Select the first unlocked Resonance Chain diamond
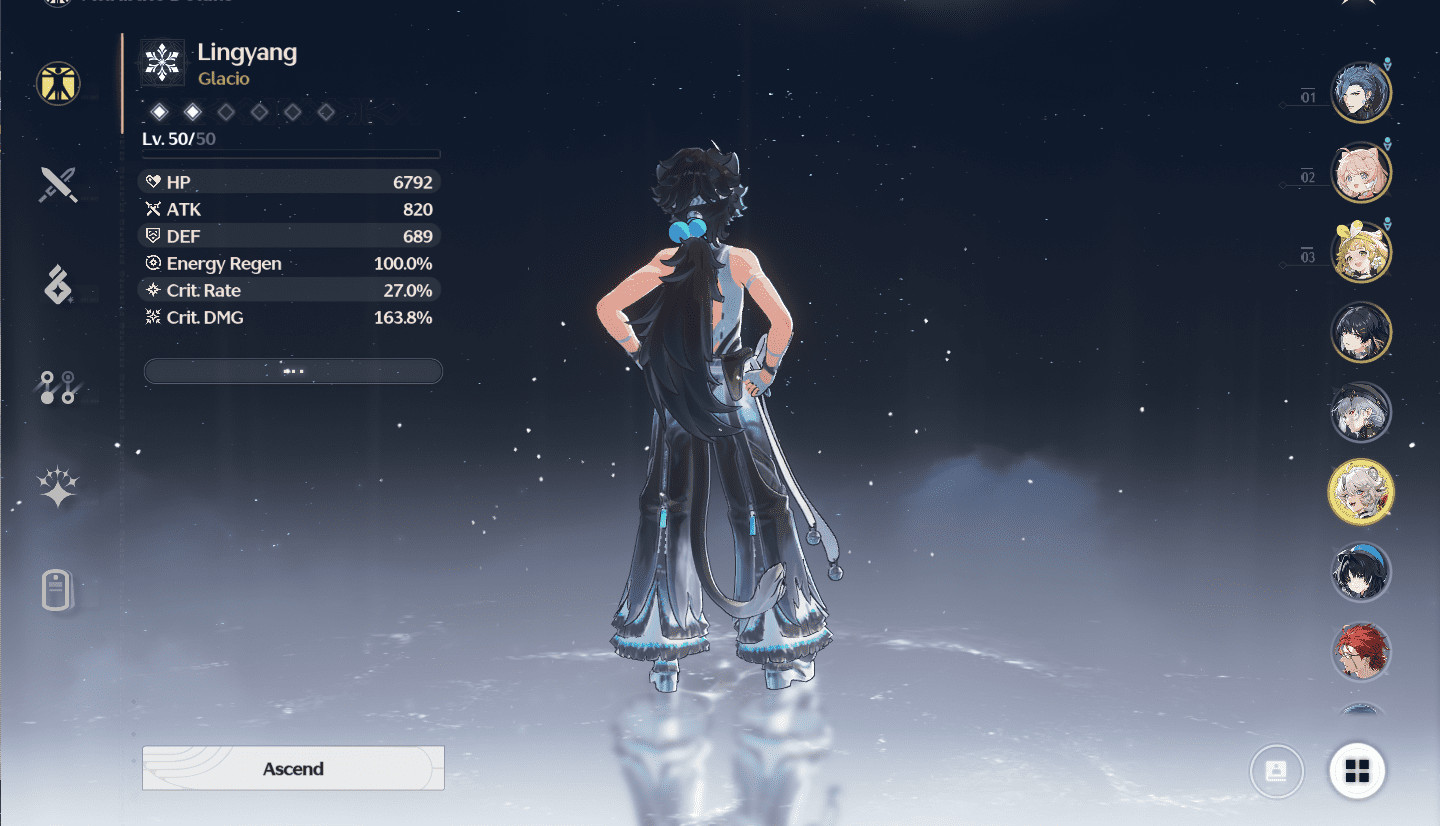Image resolution: width=1440 pixels, height=826 pixels. (159, 112)
